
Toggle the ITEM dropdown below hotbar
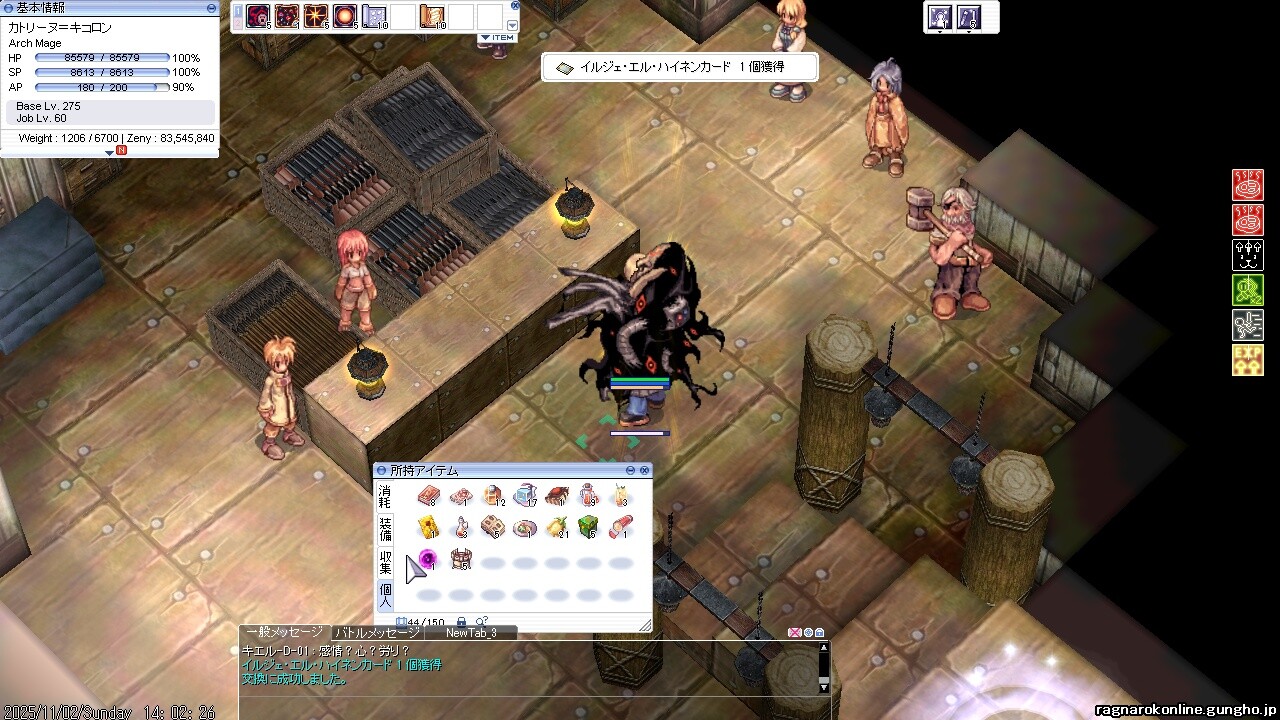click(497, 38)
